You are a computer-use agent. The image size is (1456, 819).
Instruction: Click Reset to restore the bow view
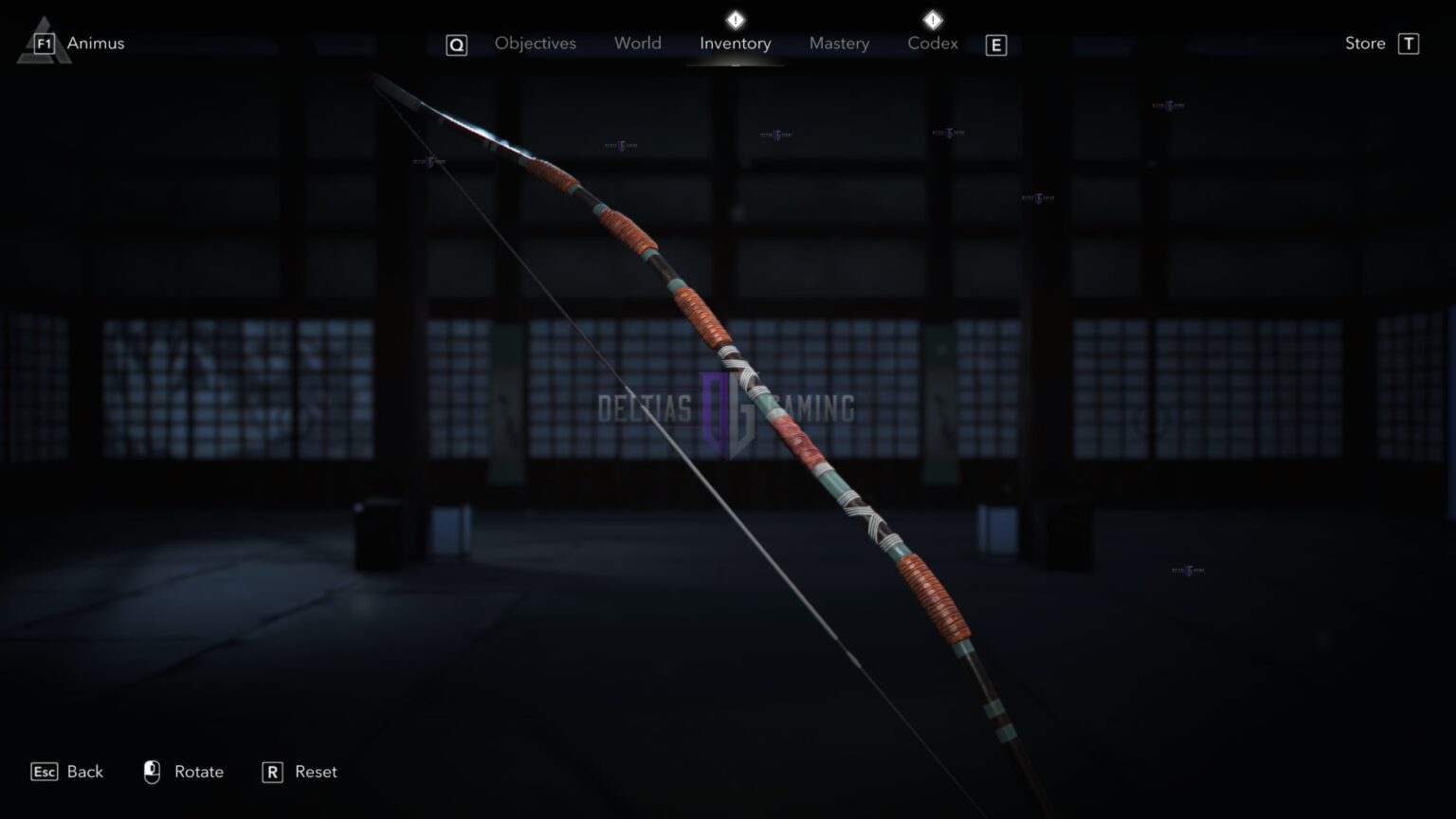(x=314, y=772)
